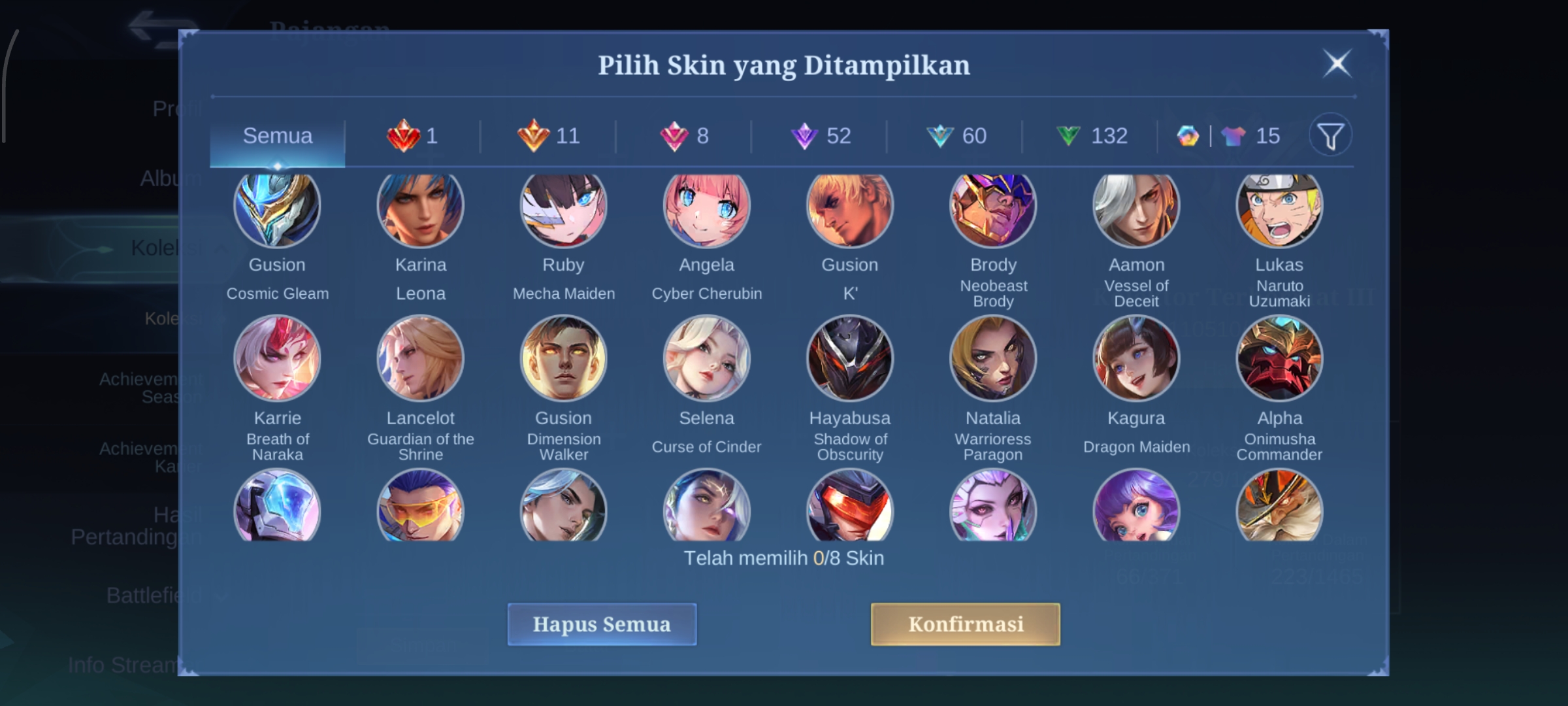
Task: Click Hapus Semua to clear selections
Action: click(602, 624)
